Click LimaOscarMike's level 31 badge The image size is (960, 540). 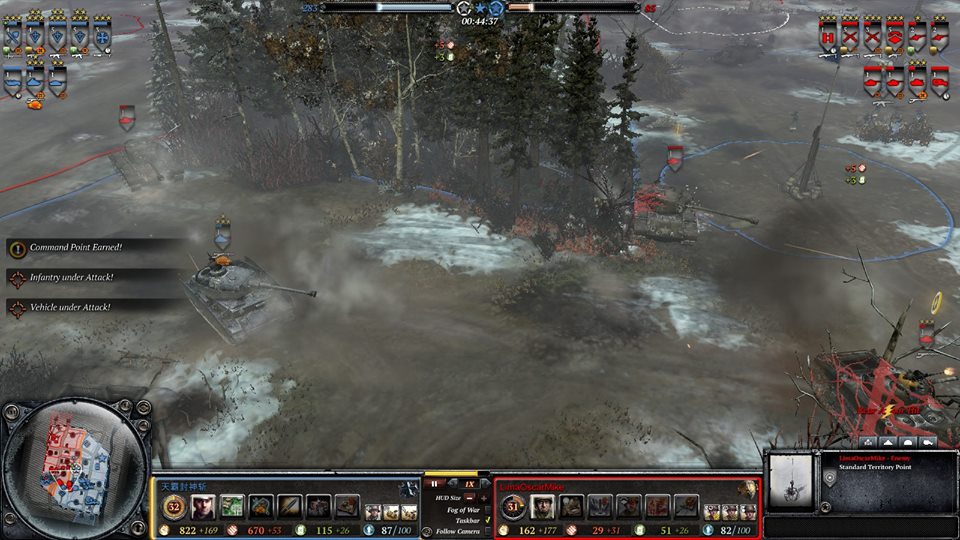coord(511,507)
